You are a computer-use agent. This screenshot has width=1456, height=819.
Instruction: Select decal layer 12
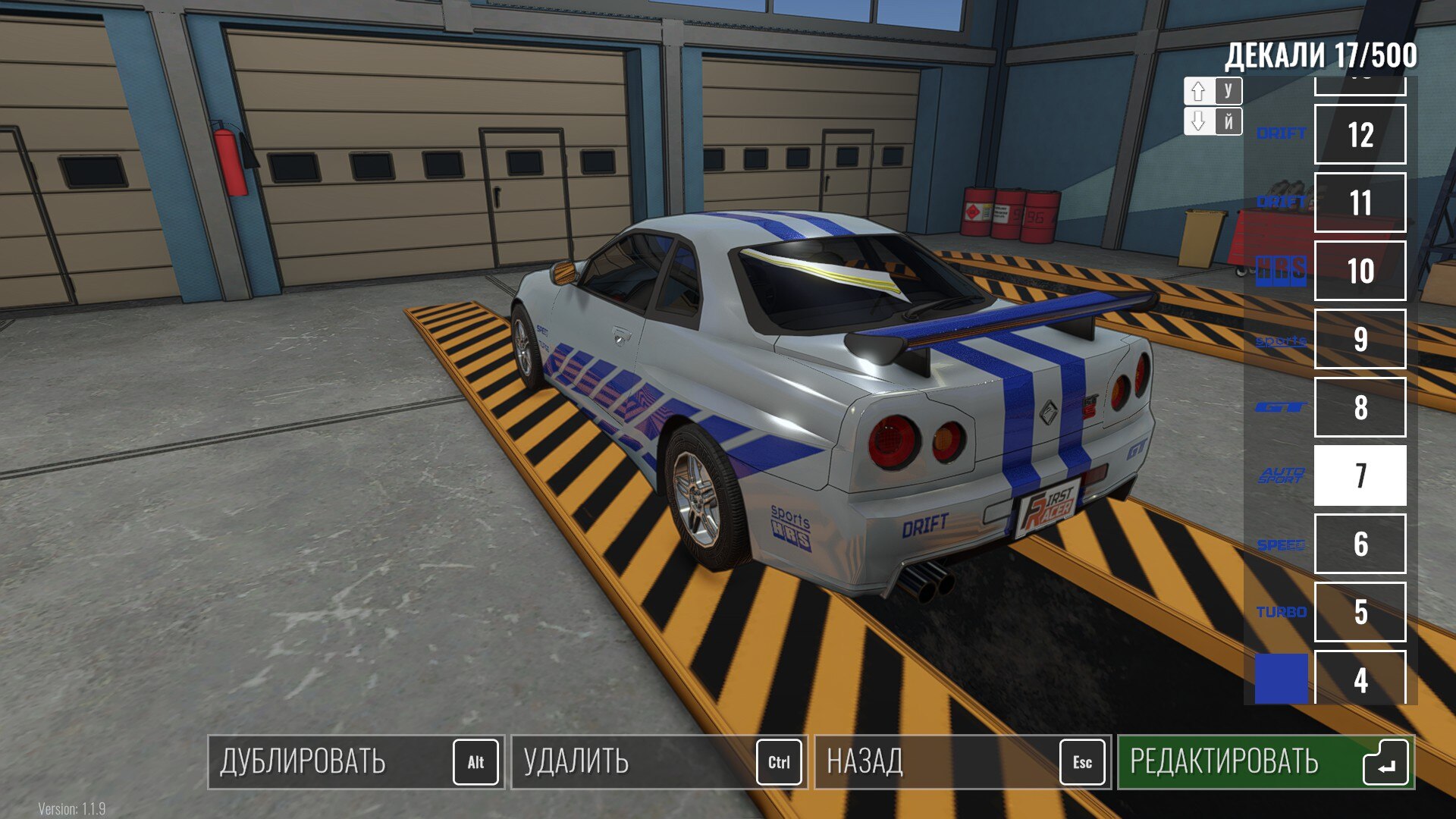coord(1360,135)
